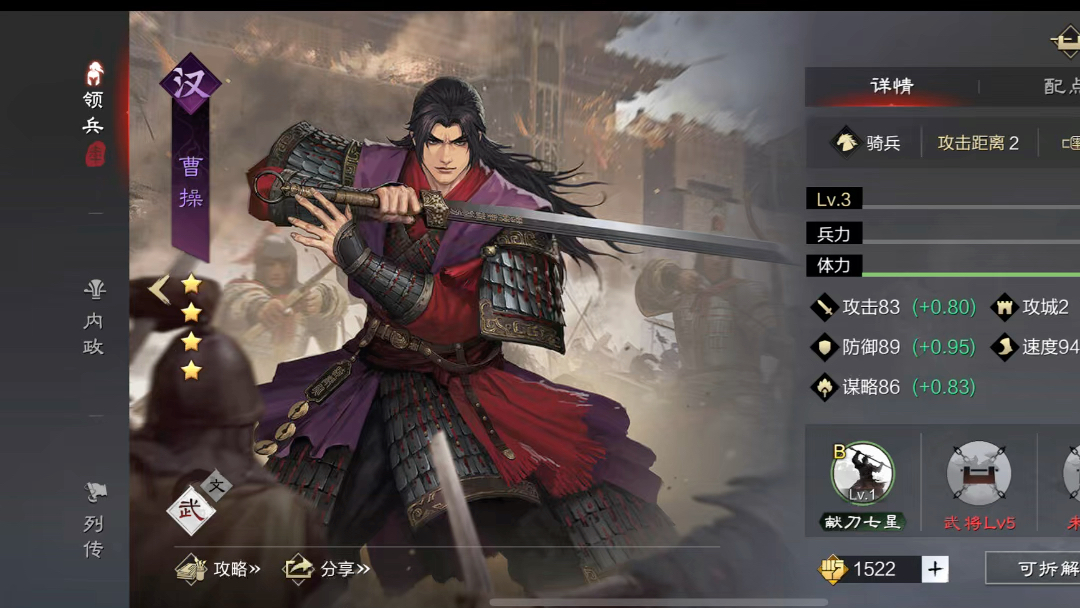Open the 攻略 guide link
The height and width of the screenshot is (608, 1080).
pyautogui.click(x=219, y=569)
